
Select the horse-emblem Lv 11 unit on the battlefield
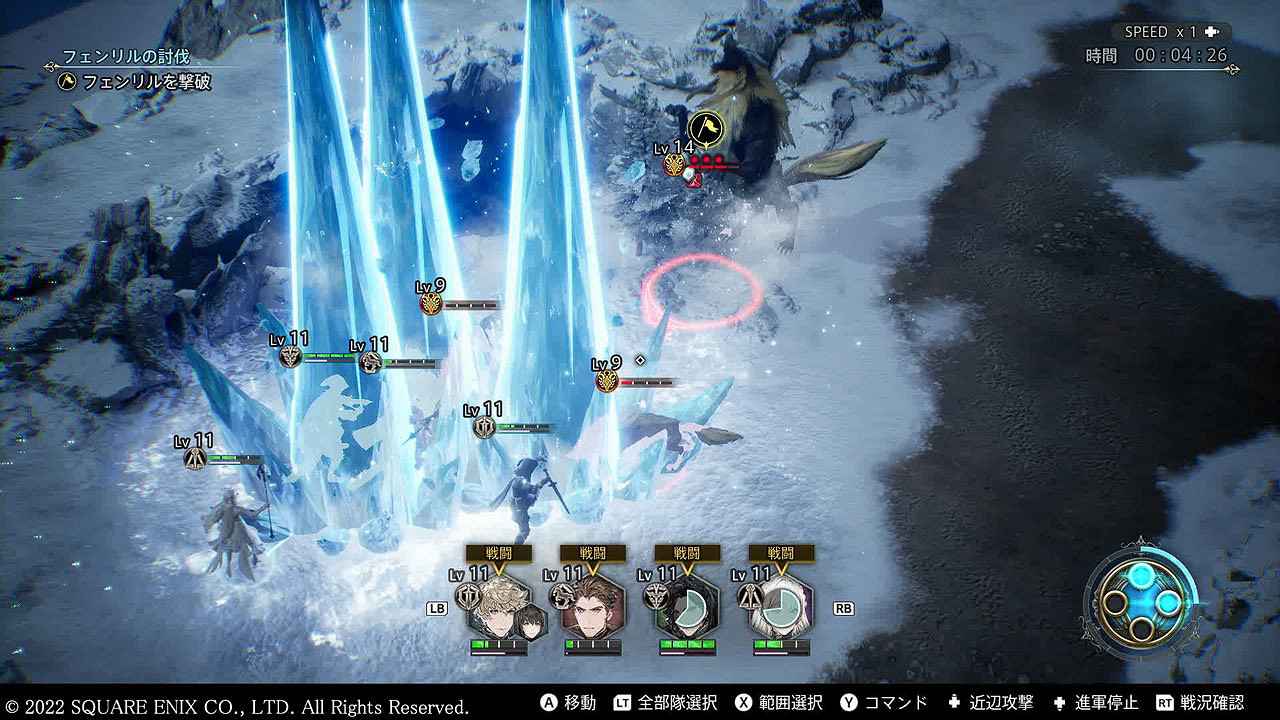(x=371, y=362)
